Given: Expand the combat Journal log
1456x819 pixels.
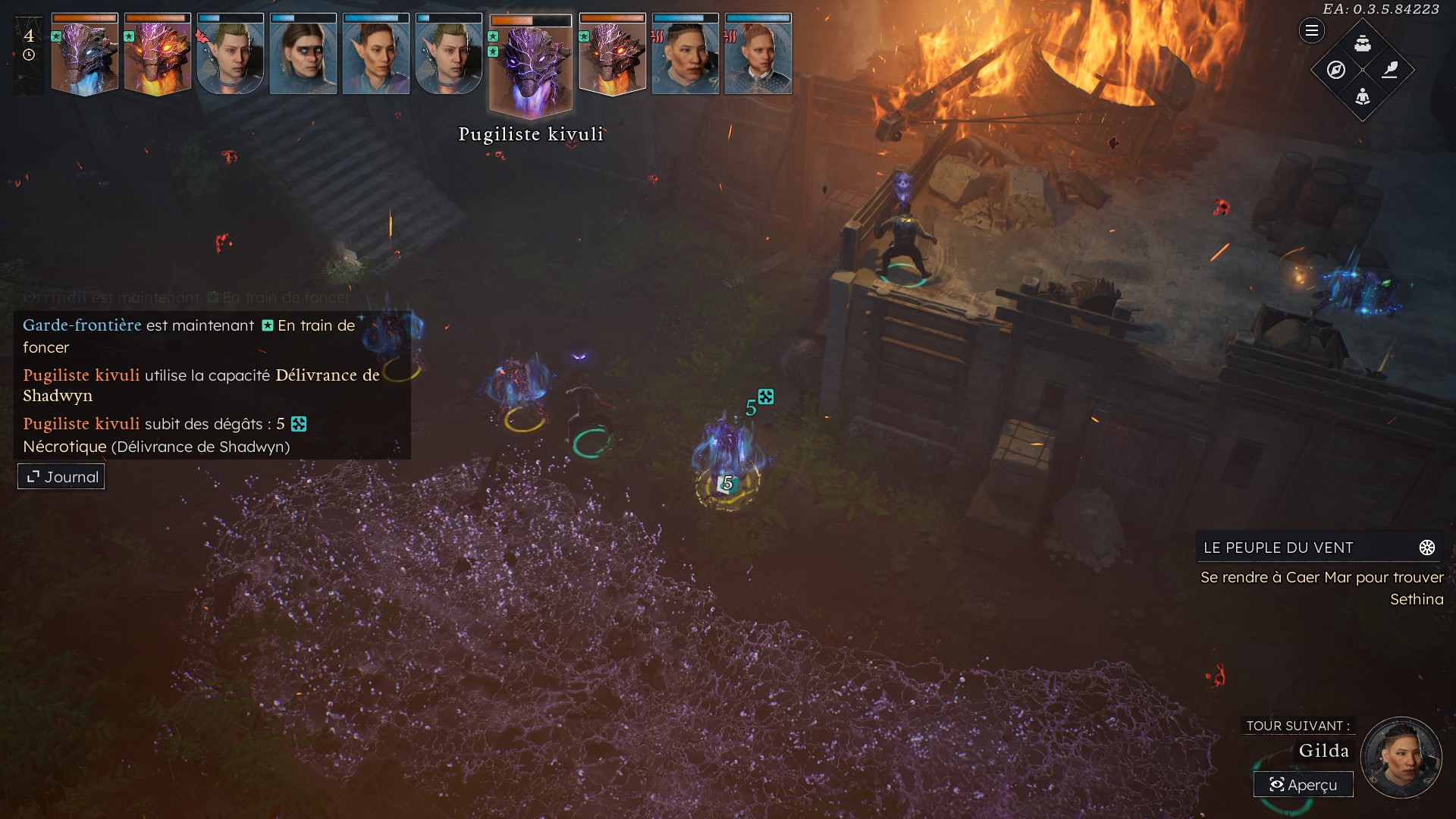Looking at the screenshot, I should pyautogui.click(x=61, y=477).
